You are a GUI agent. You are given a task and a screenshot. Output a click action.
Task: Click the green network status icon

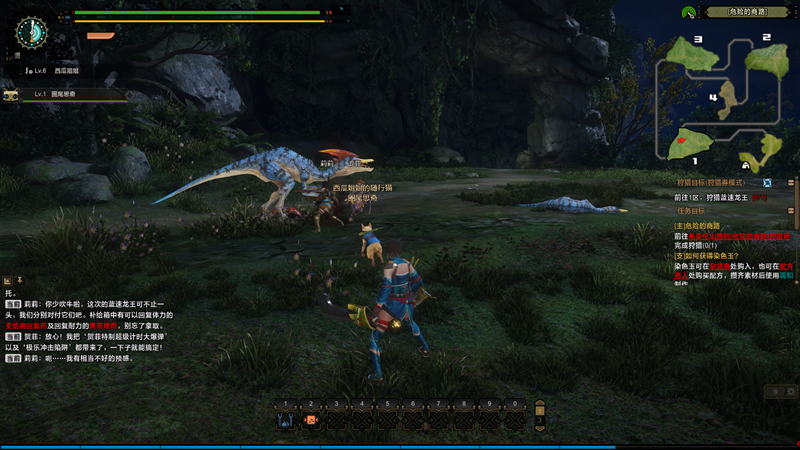689,13
